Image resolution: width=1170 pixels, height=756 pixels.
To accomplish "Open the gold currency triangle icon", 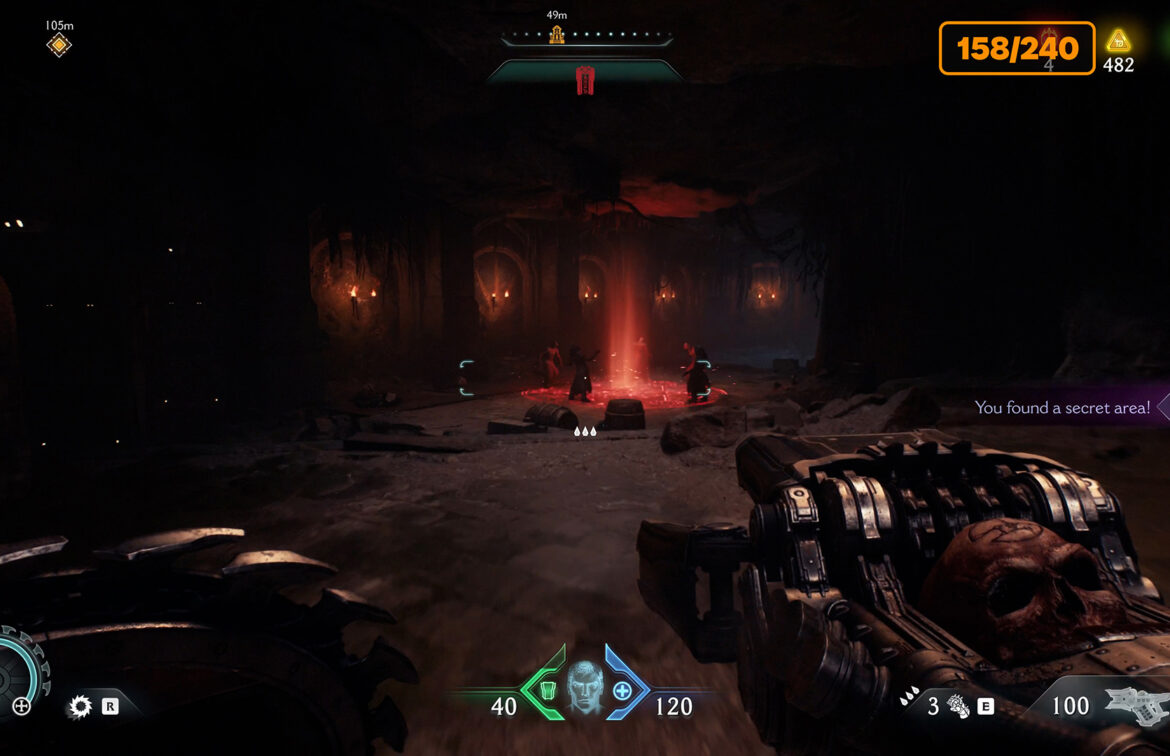I will (1118, 41).
